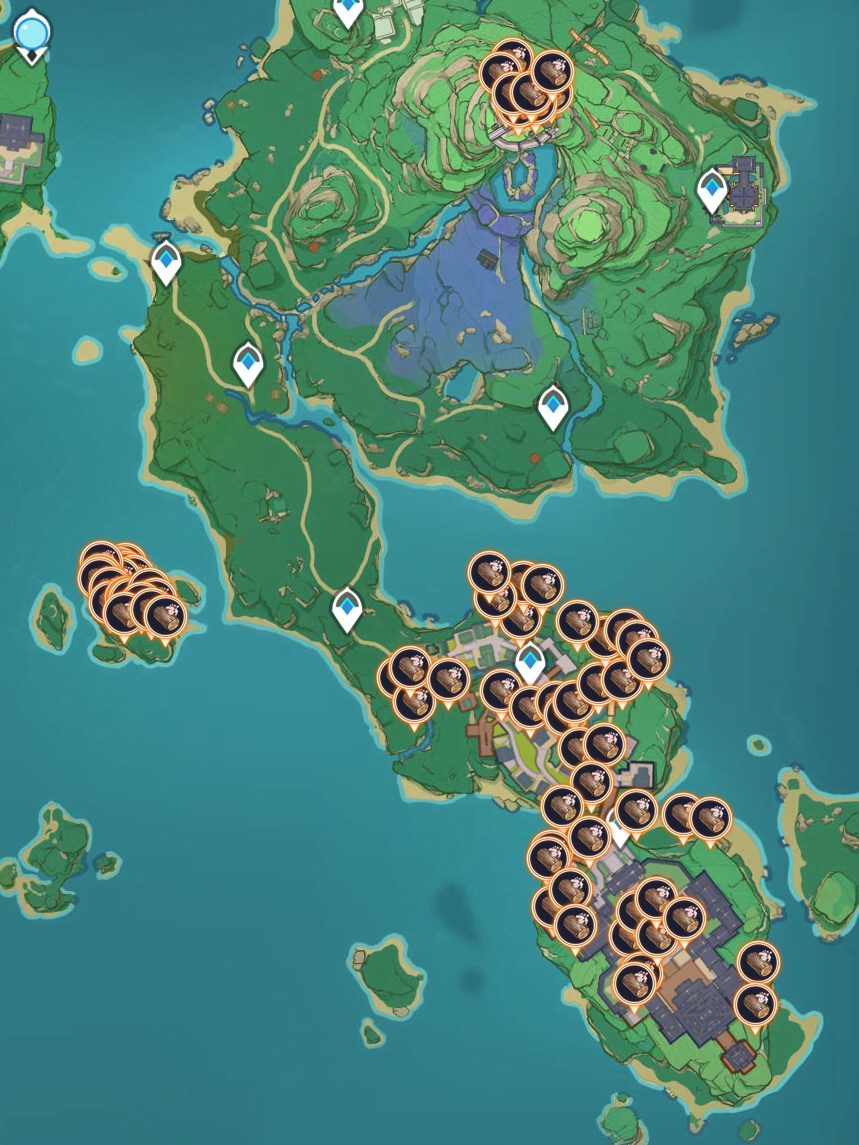Viewport: 859px width, 1145px height.
Task: Select the waypoint near the western river fork
Action: pyautogui.click(x=248, y=363)
